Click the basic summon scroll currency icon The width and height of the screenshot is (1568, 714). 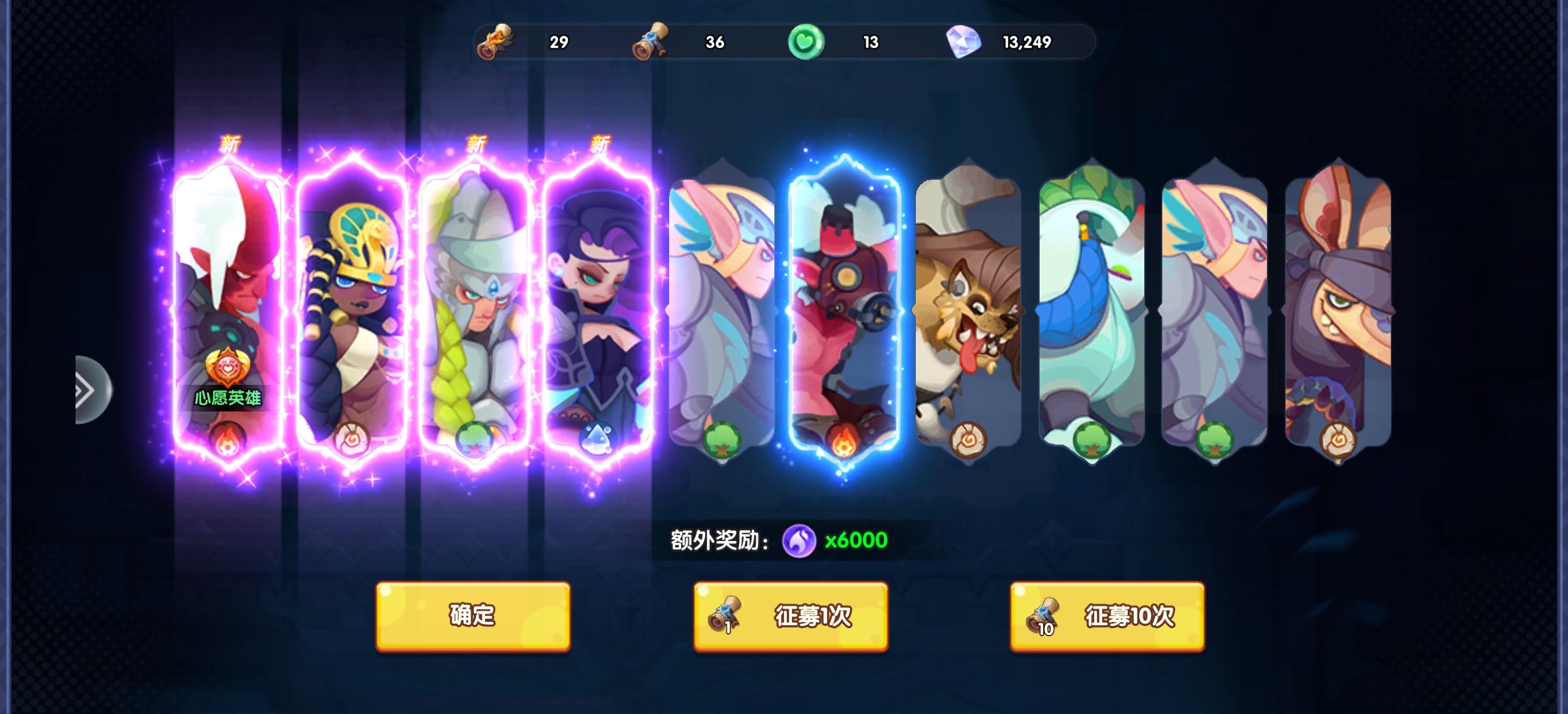click(x=494, y=42)
